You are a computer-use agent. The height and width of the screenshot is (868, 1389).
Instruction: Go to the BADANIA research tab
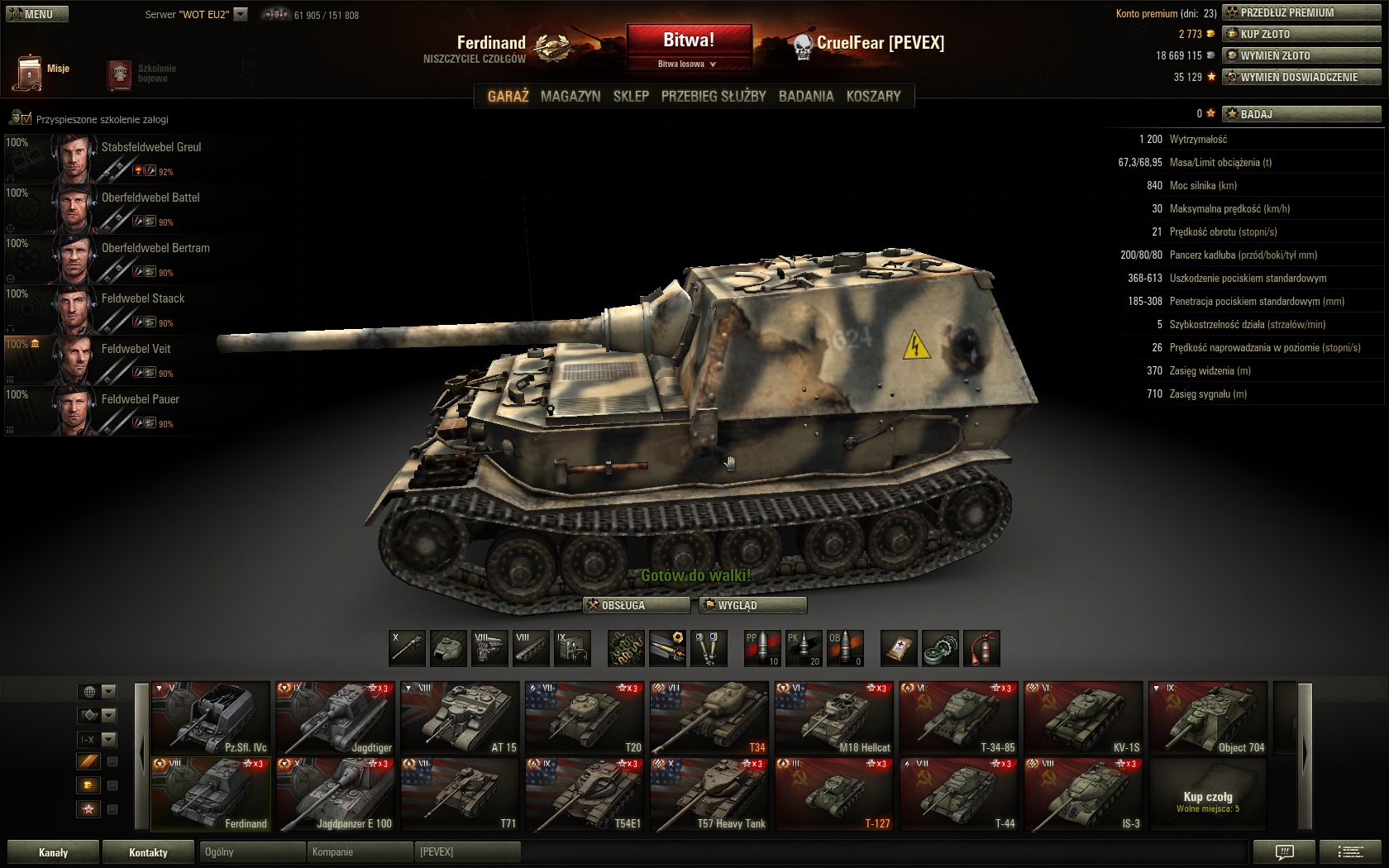click(x=805, y=96)
